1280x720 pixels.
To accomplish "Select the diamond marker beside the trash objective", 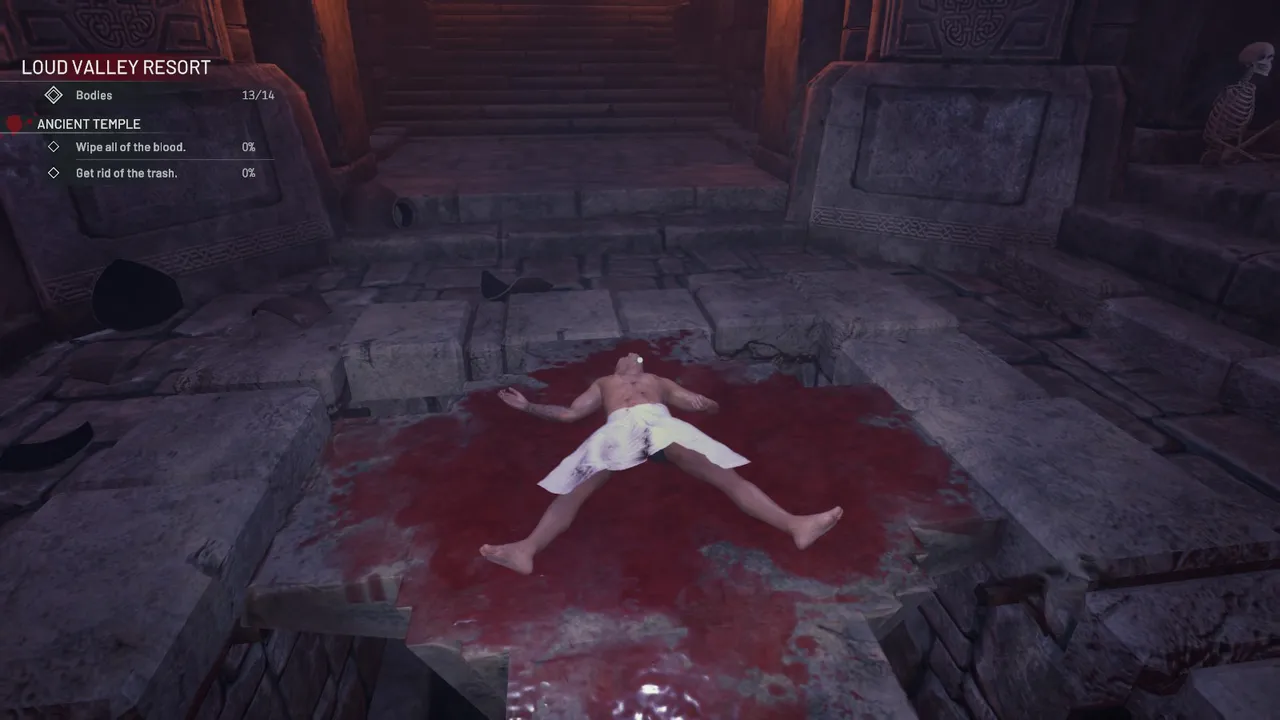I will pos(56,173).
